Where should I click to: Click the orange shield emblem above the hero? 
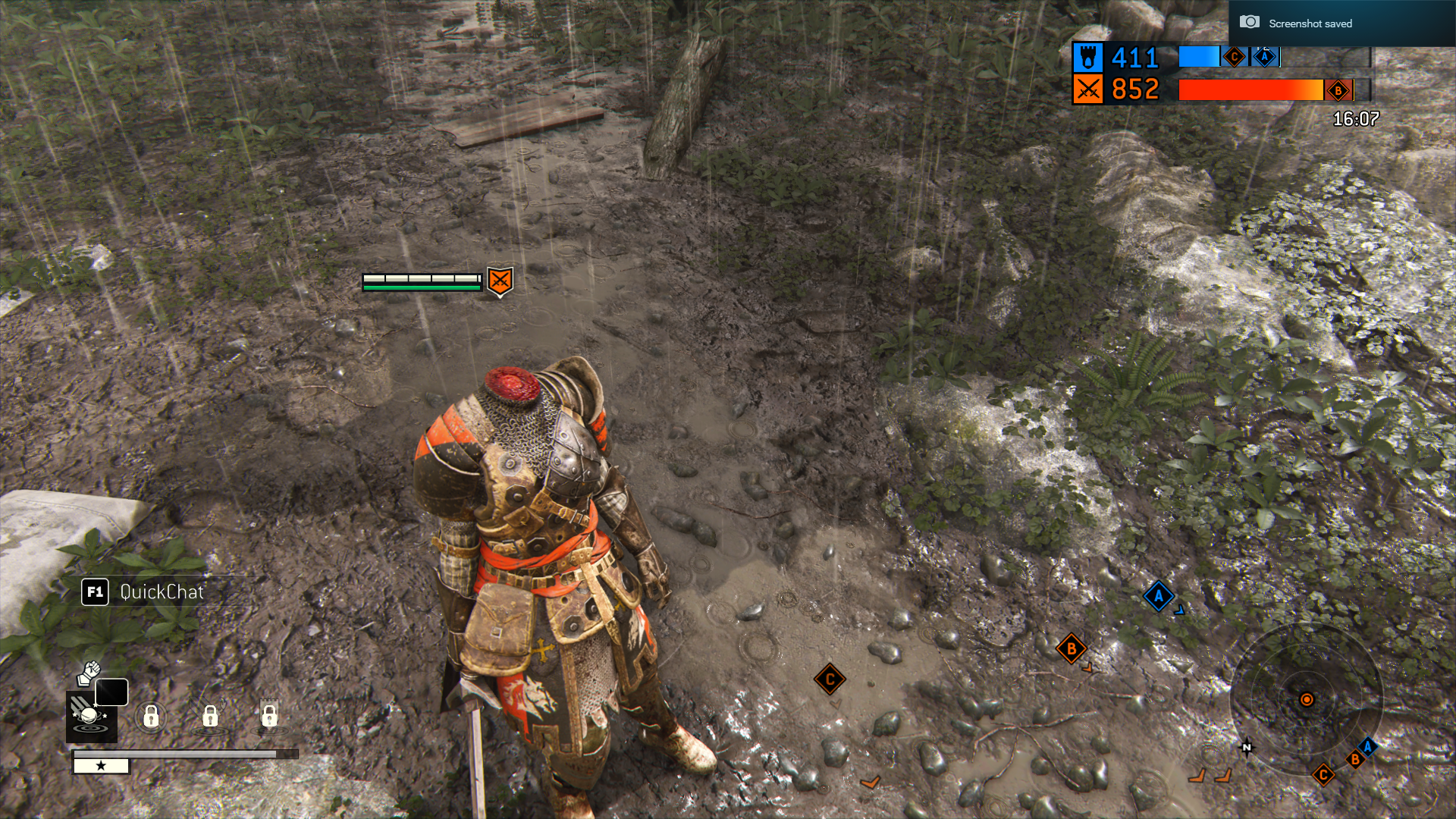click(500, 281)
